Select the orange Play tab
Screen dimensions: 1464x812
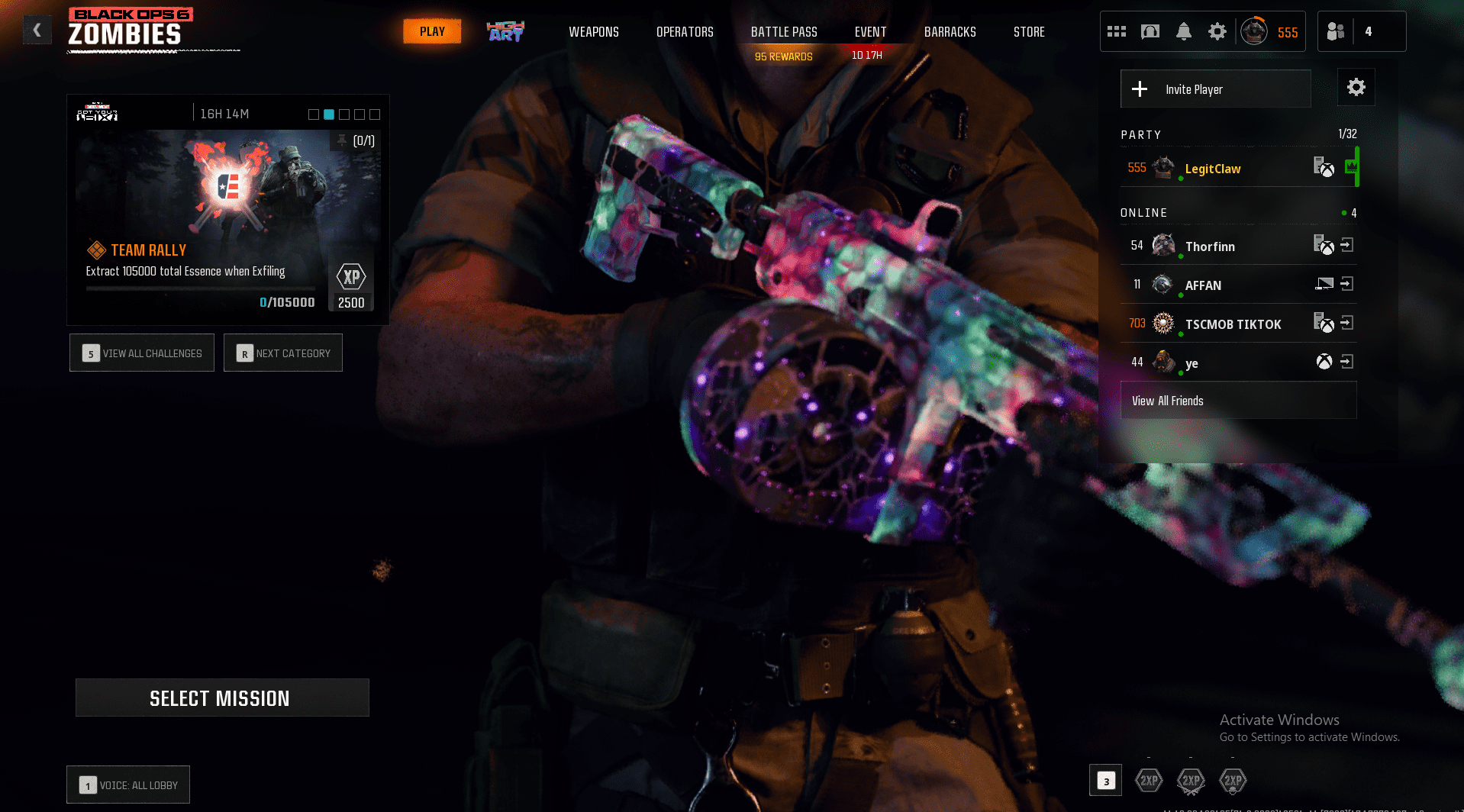click(432, 31)
